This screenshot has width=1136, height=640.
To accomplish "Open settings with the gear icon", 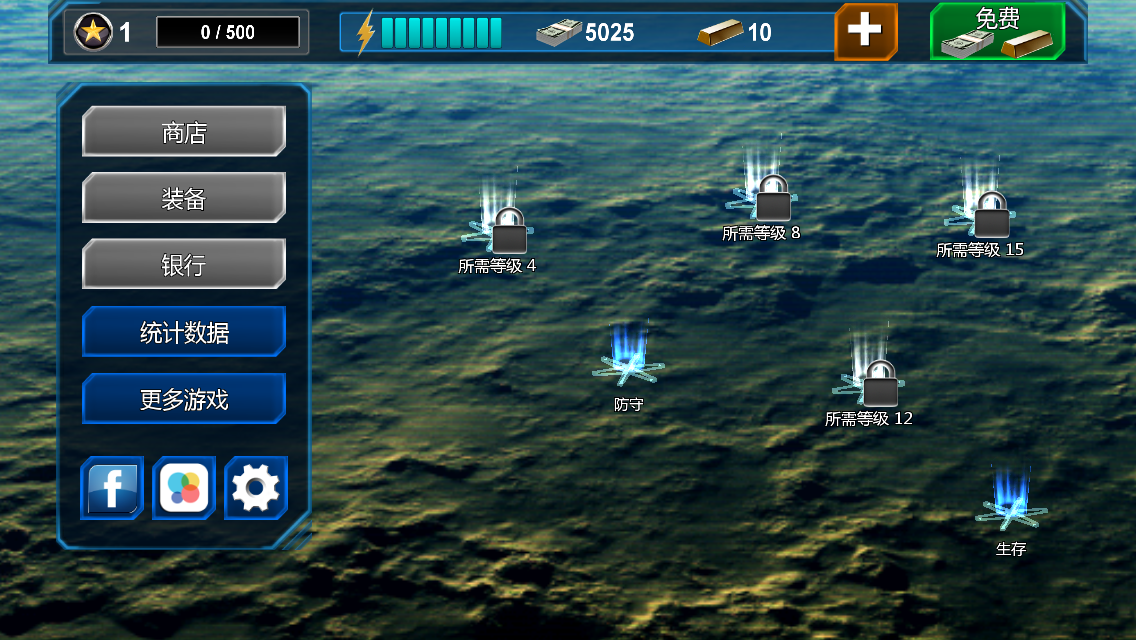I will tap(256, 488).
